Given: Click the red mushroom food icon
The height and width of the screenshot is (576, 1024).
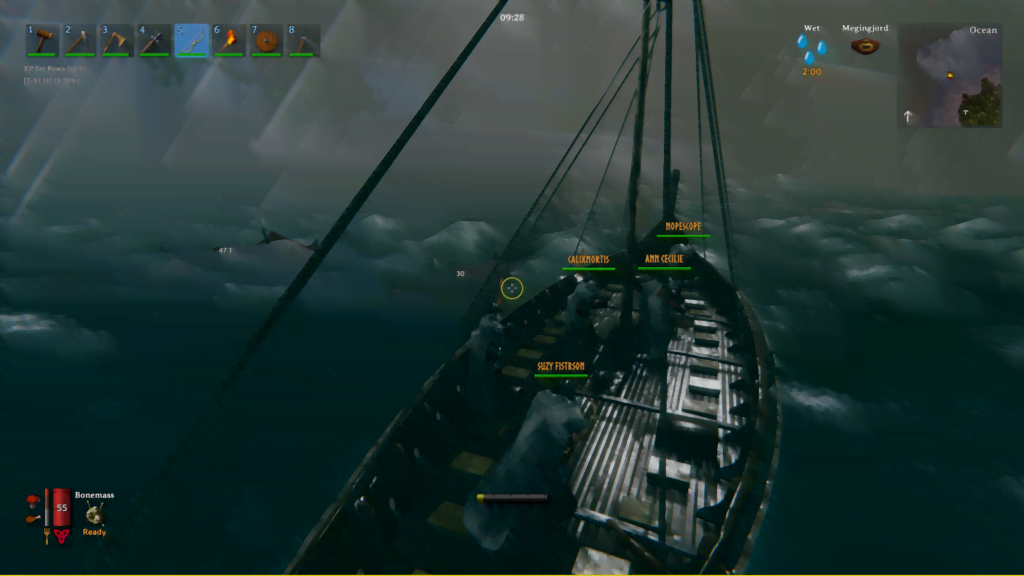Looking at the screenshot, I should click(34, 499).
